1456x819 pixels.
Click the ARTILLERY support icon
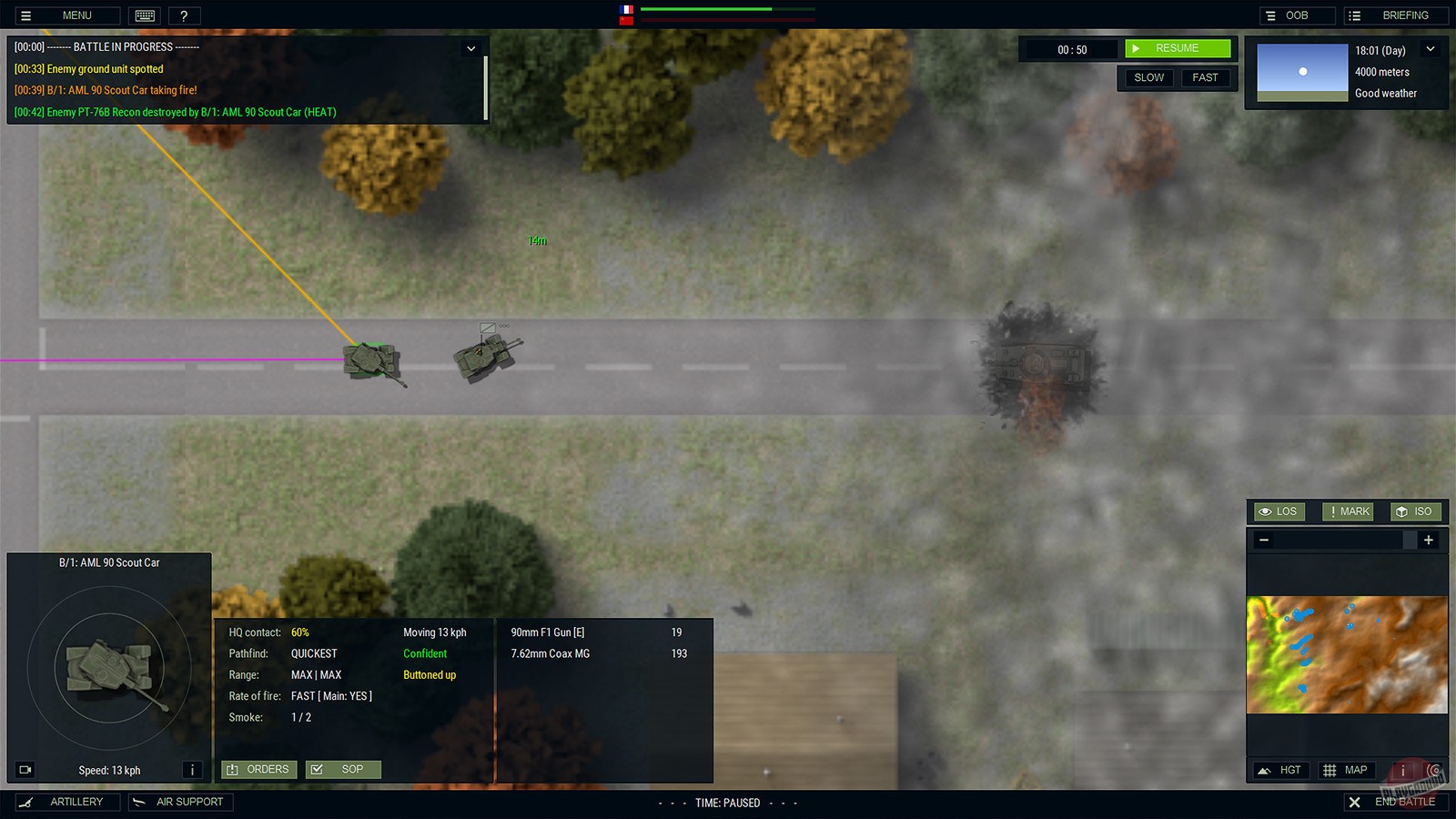(x=29, y=802)
